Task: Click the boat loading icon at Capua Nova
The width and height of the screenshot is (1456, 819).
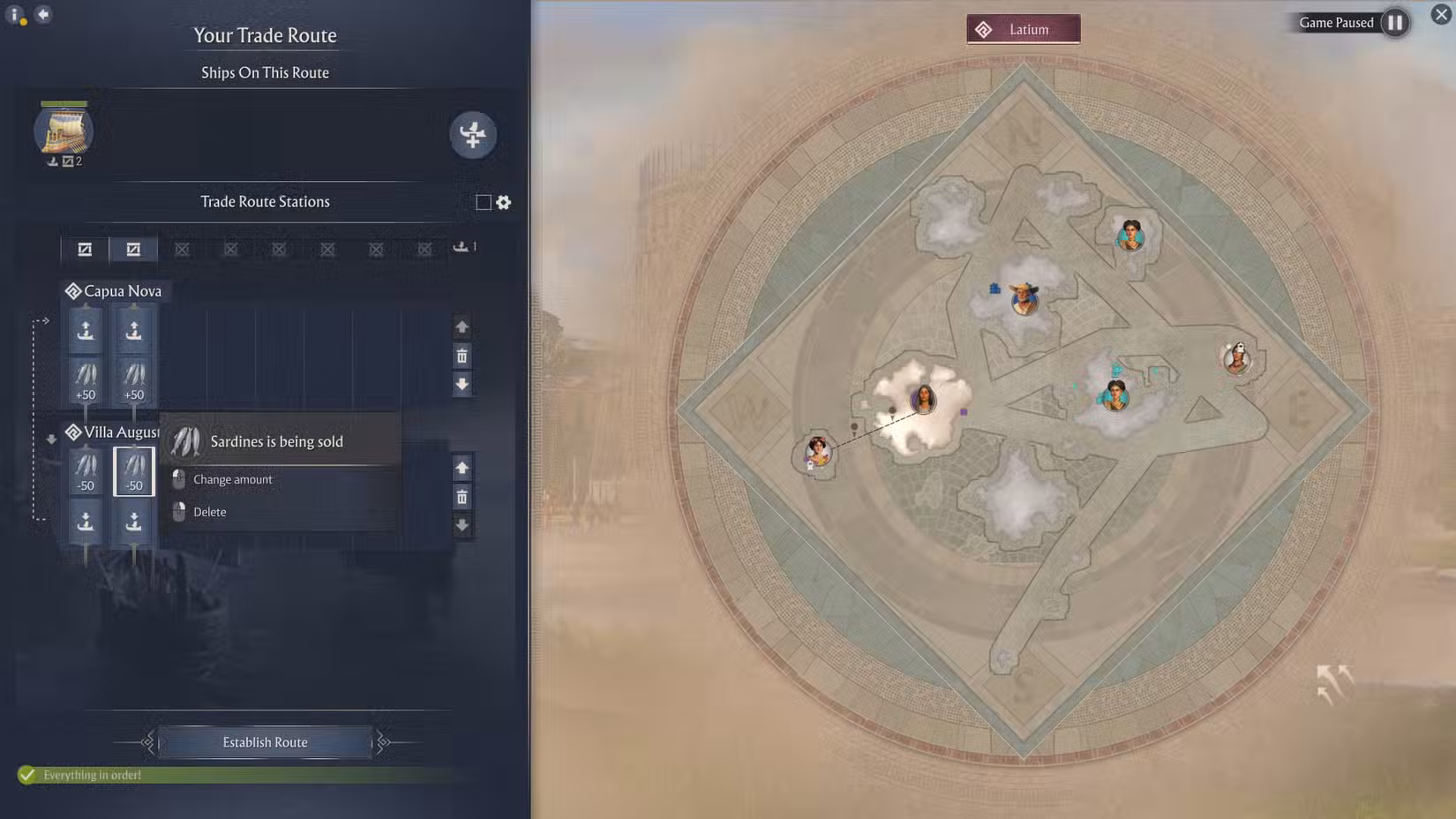Action: tap(85, 329)
